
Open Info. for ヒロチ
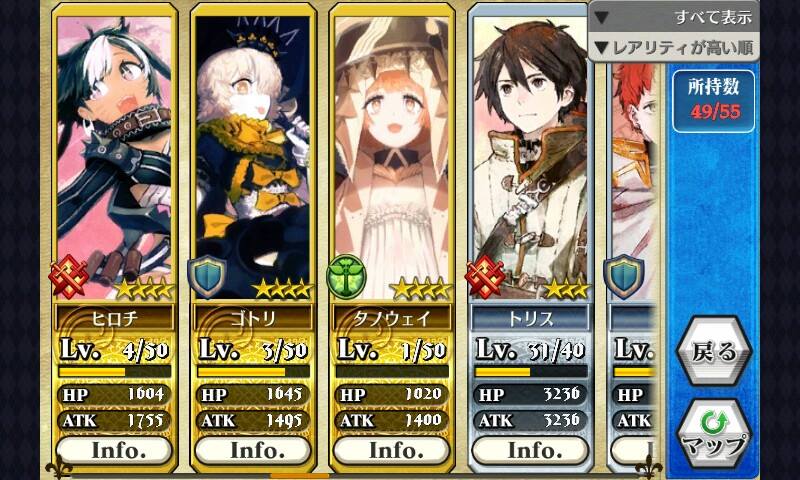(114, 450)
